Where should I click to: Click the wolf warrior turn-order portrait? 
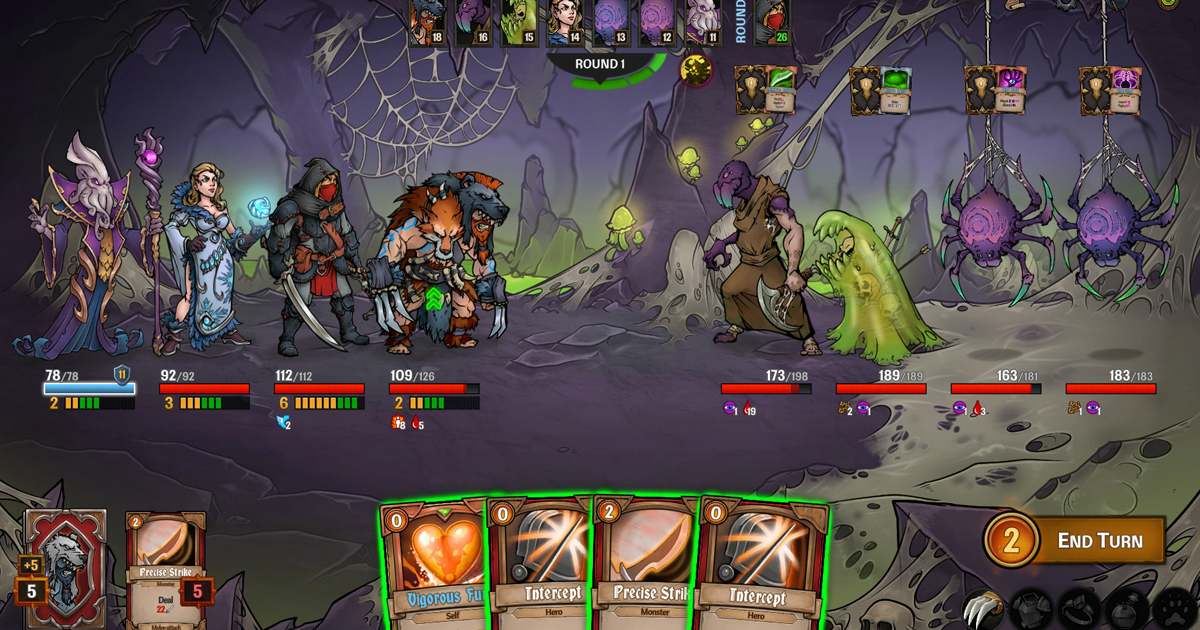click(427, 22)
